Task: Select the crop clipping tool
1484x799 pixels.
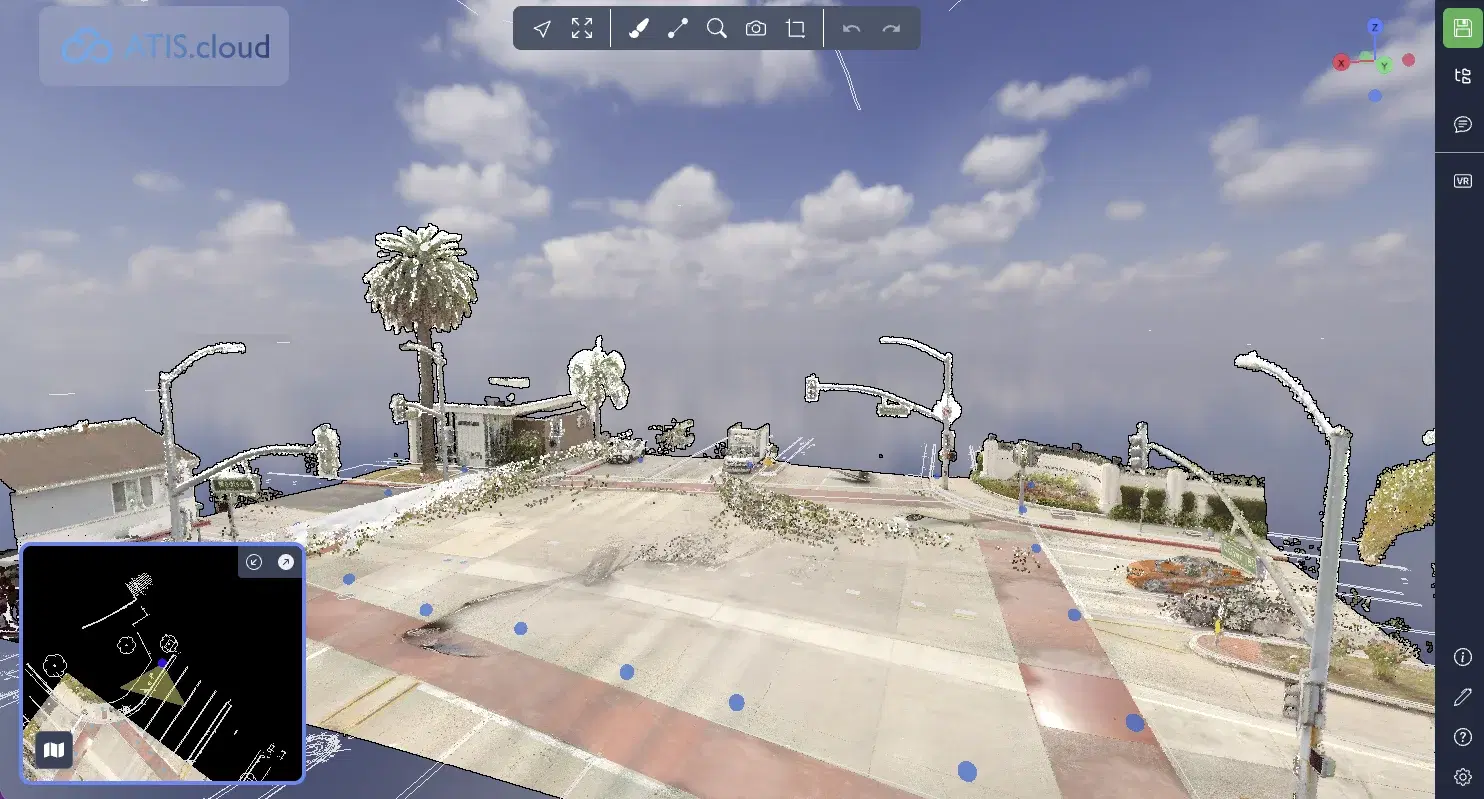Action: tap(795, 28)
